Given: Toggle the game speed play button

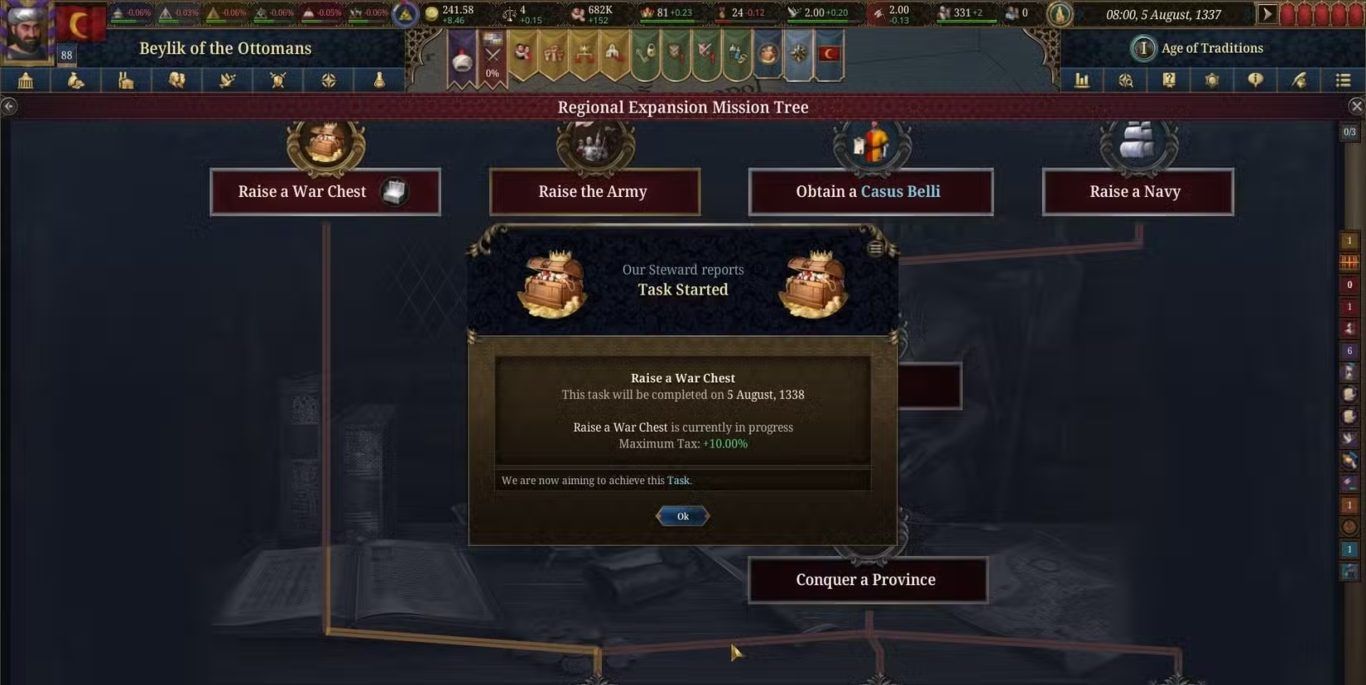Looking at the screenshot, I should 1267,14.
